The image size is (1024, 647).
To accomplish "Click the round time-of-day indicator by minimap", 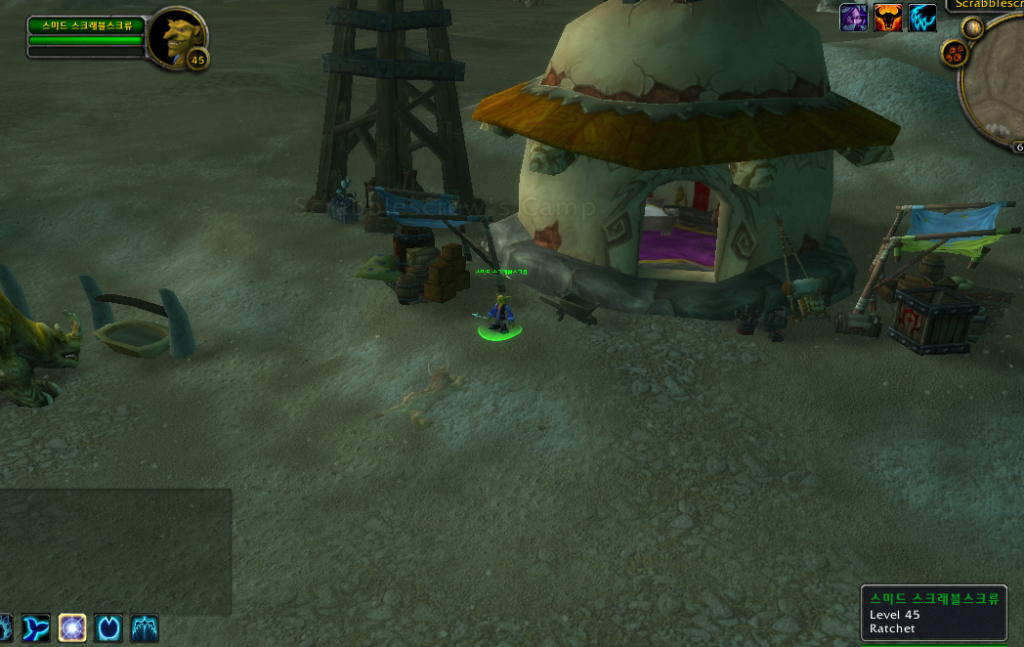I will pyautogui.click(x=973, y=28).
